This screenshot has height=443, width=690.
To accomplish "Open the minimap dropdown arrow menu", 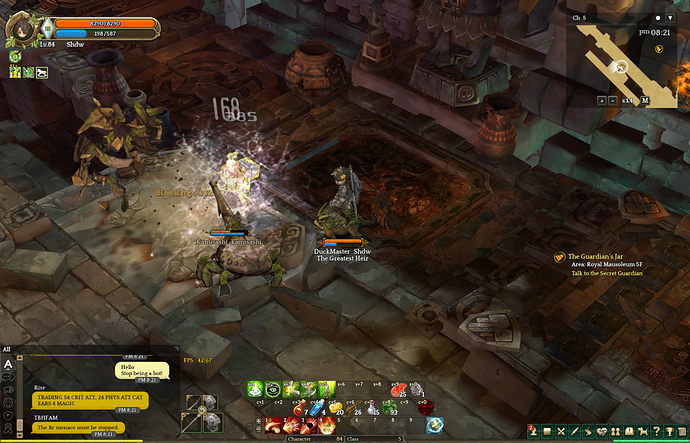I will 672,18.
